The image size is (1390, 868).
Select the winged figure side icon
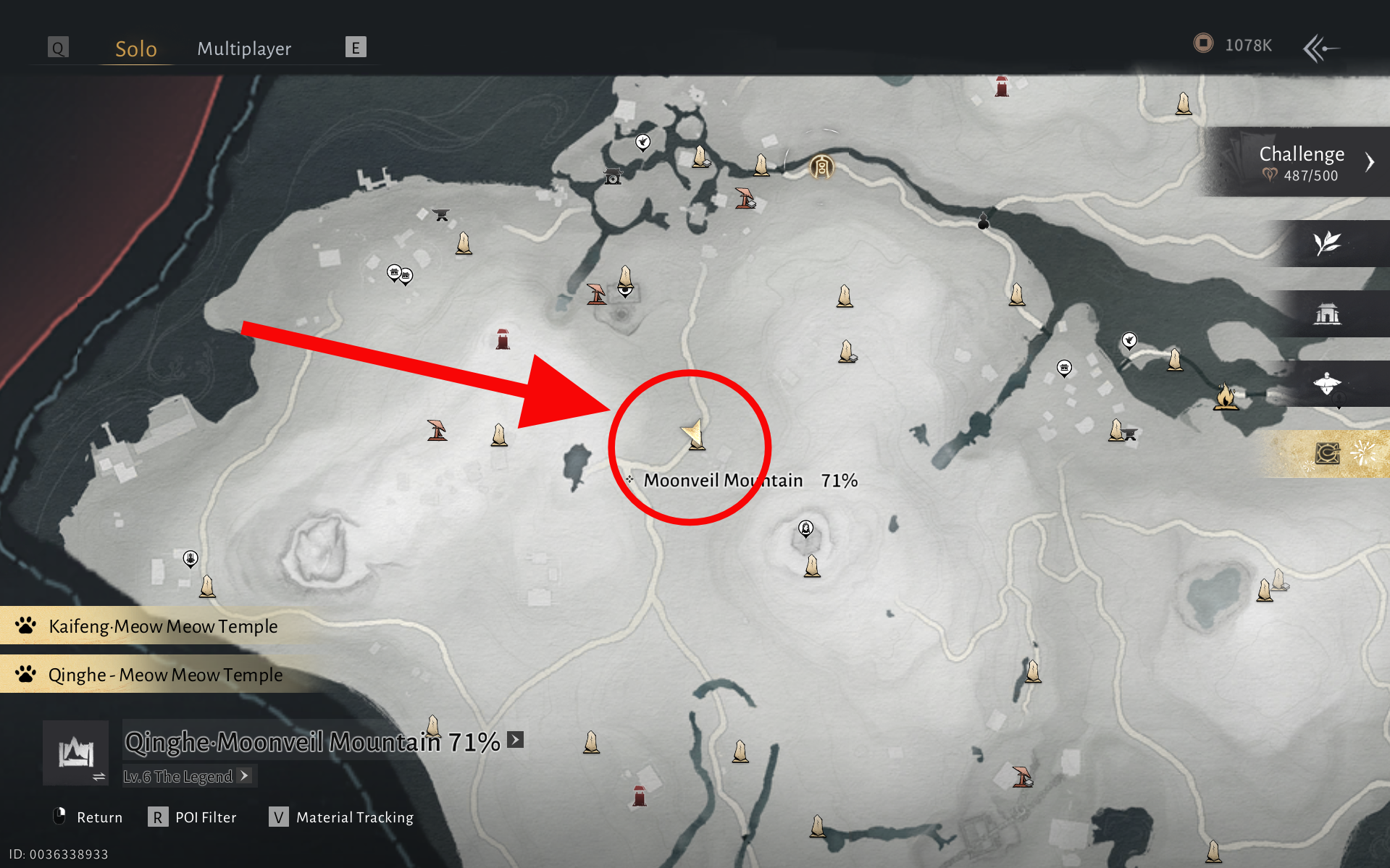(1327, 384)
